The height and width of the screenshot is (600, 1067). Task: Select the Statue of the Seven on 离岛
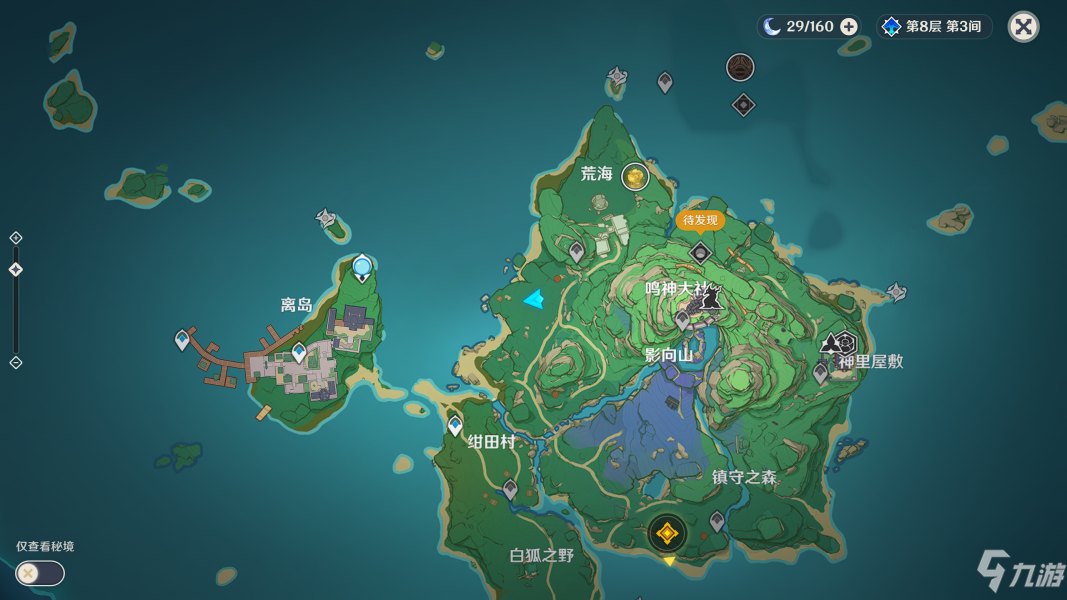click(x=362, y=267)
